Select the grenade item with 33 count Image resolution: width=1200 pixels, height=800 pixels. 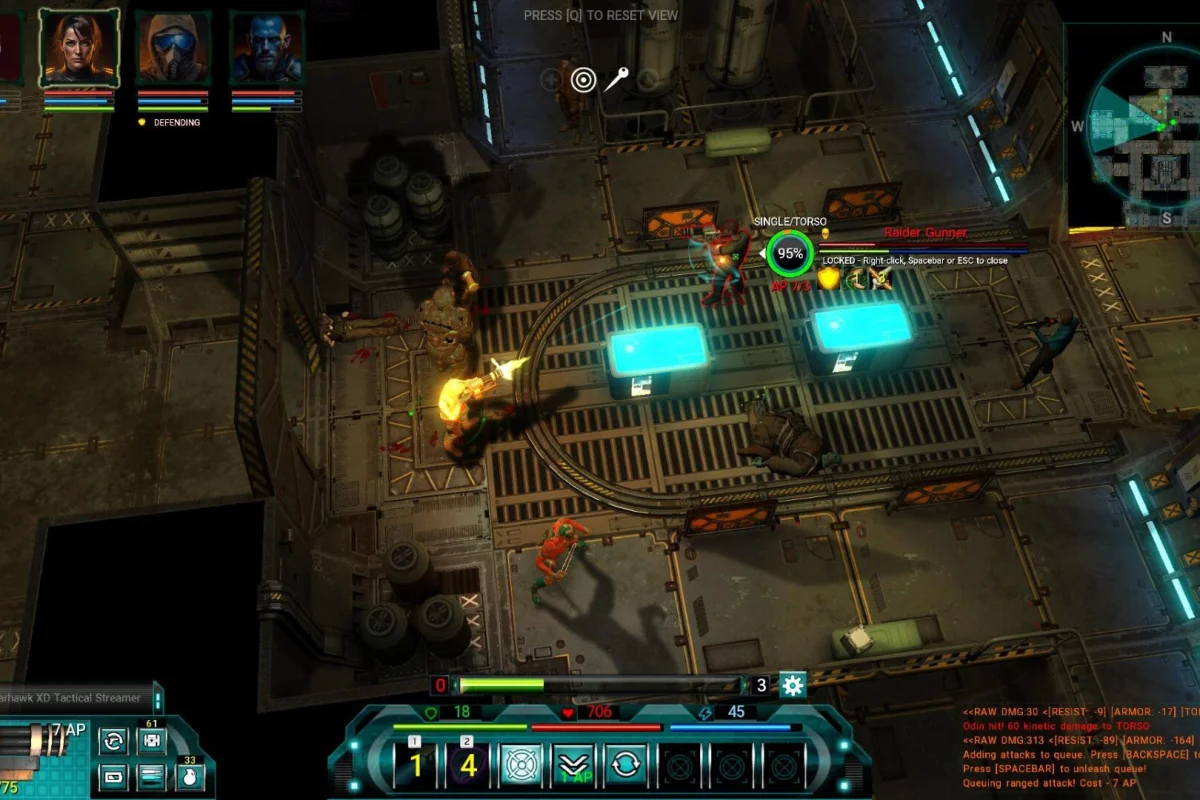pyautogui.click(x=189, y=776)
